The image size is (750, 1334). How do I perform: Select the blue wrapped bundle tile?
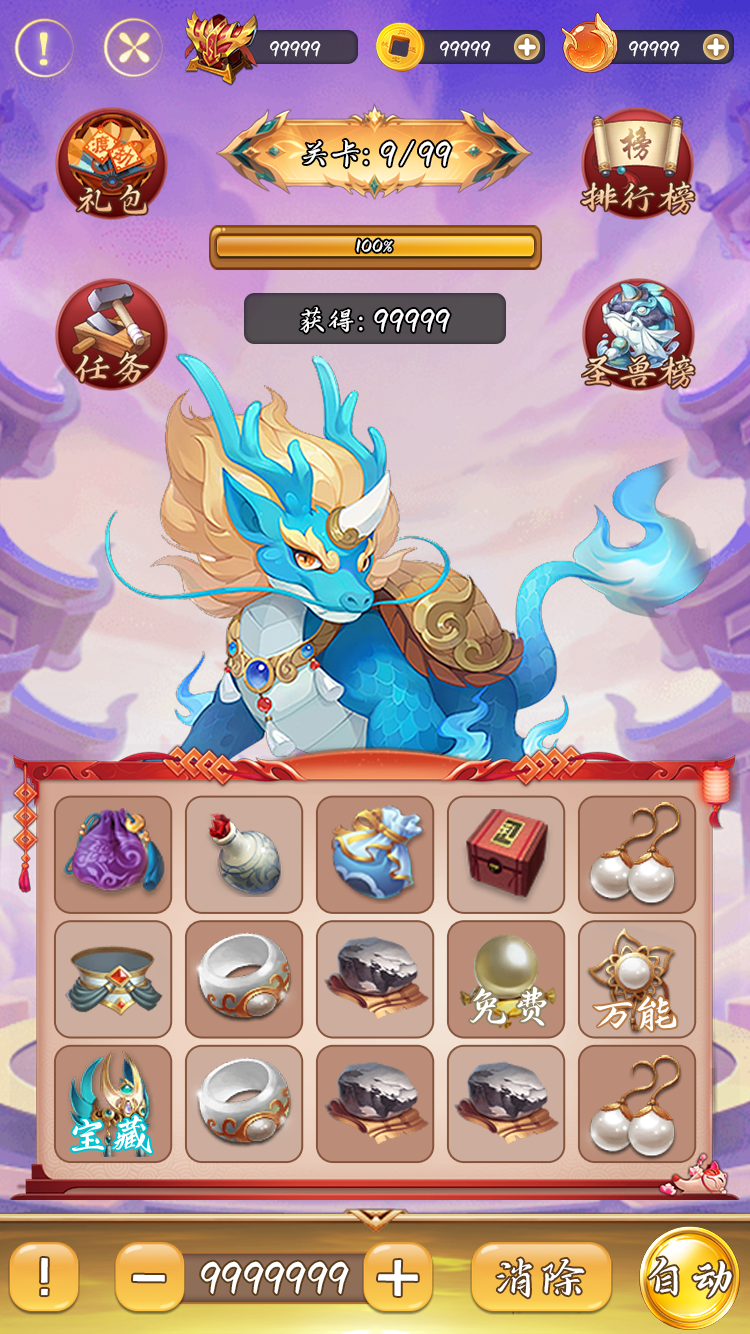[x=375, y=854]
